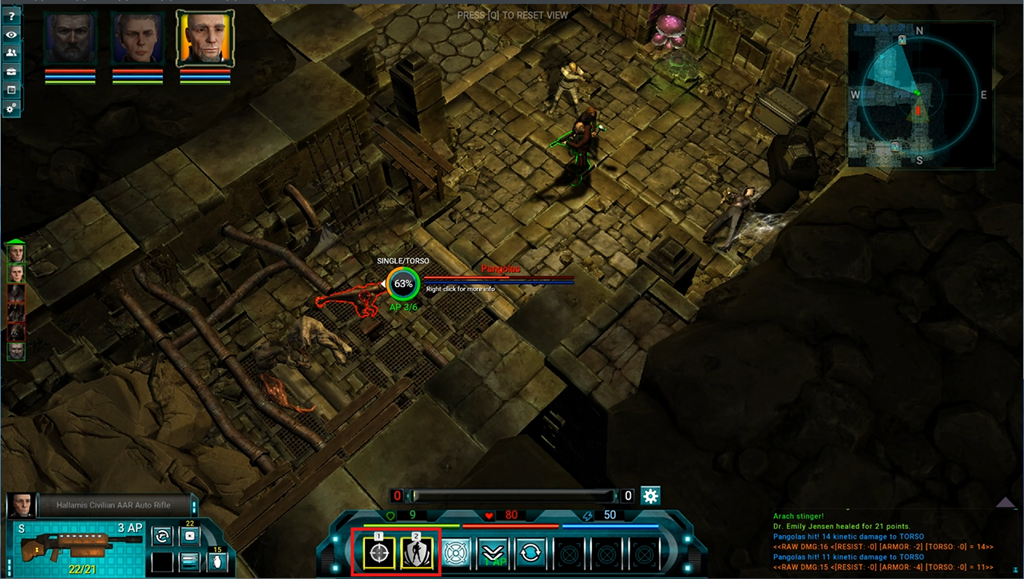Open the gear settings beside the progress bar
The width and height of the screenshot is (1024, 579).
(651, 496)
